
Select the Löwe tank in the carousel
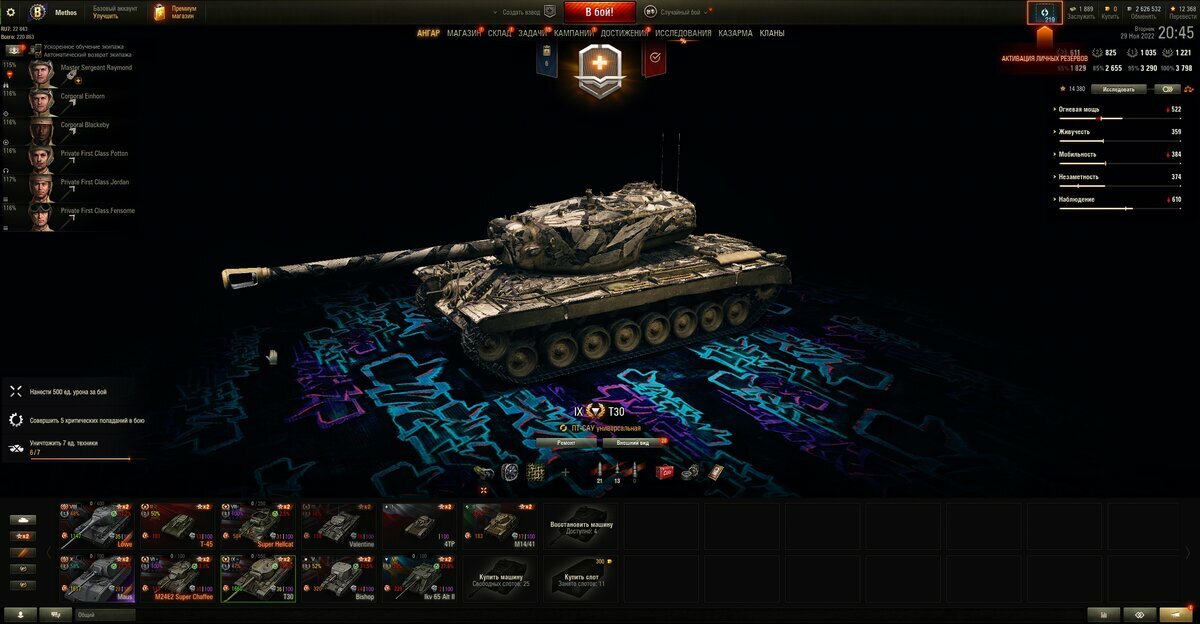[96, 525]
